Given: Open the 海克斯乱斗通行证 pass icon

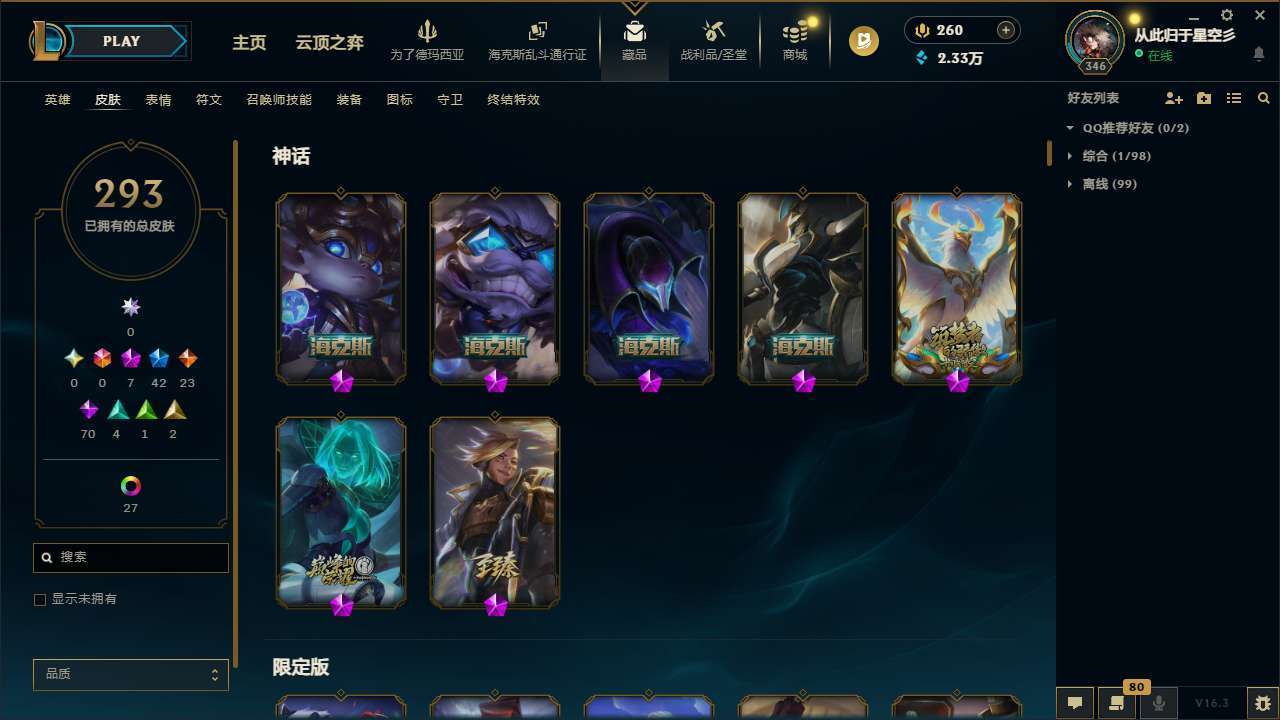Looking at the screenshot, I should [537, 38].
